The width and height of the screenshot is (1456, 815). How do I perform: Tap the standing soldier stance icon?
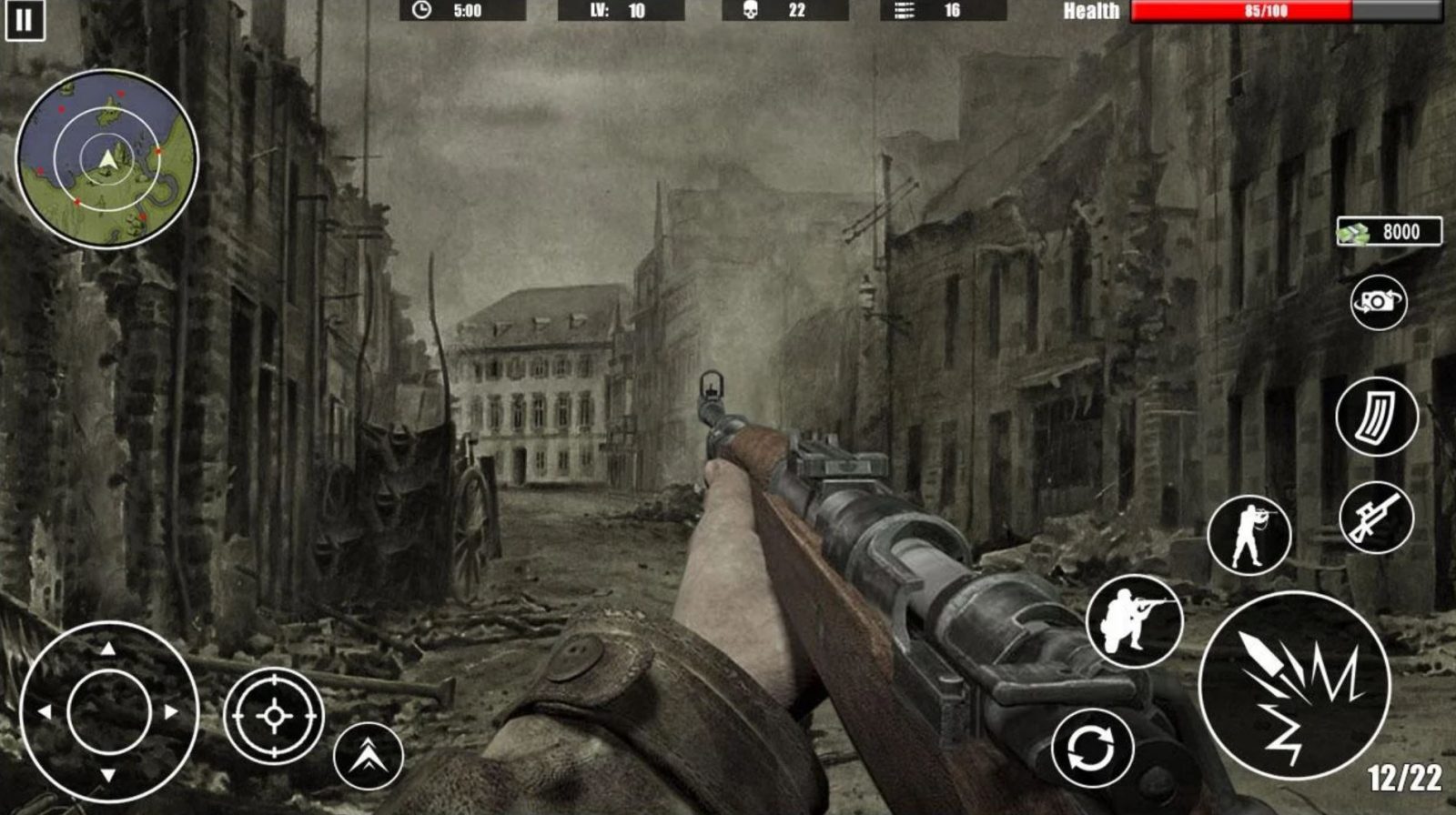[1248, 533]
